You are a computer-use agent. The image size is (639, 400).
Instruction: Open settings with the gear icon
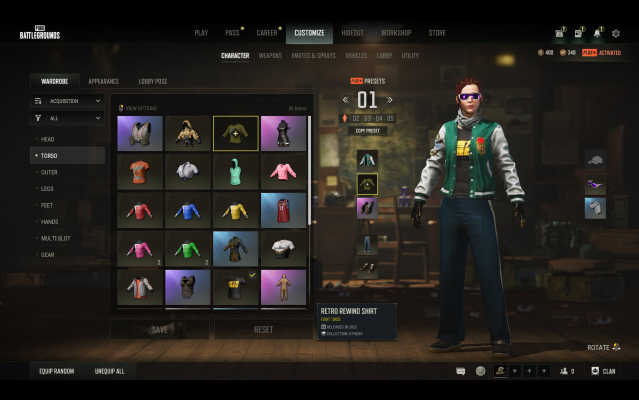coord(616,33)
